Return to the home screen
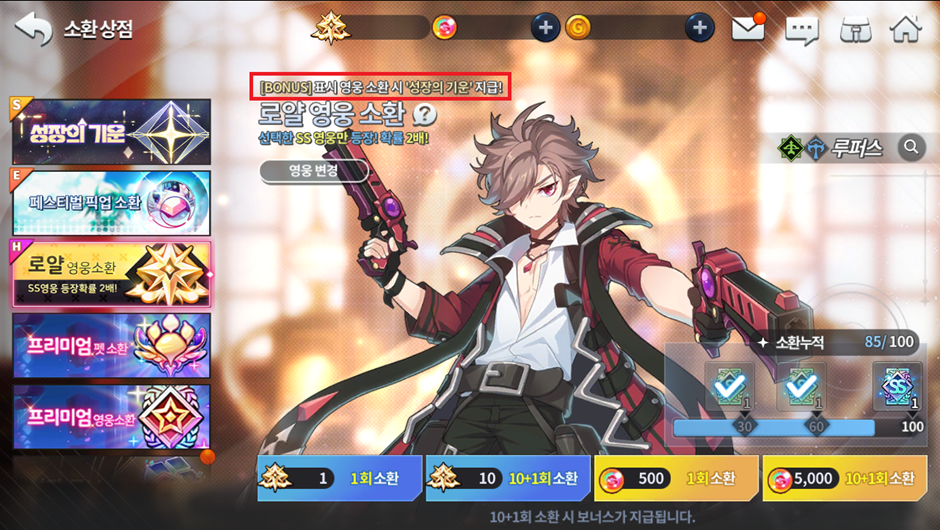 (905, 28)
